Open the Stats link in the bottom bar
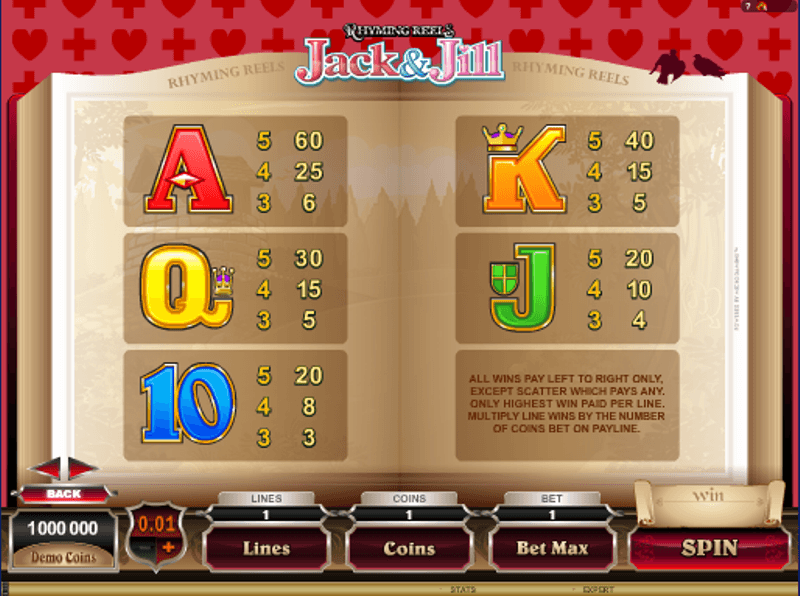 click(x=463, y=590)
